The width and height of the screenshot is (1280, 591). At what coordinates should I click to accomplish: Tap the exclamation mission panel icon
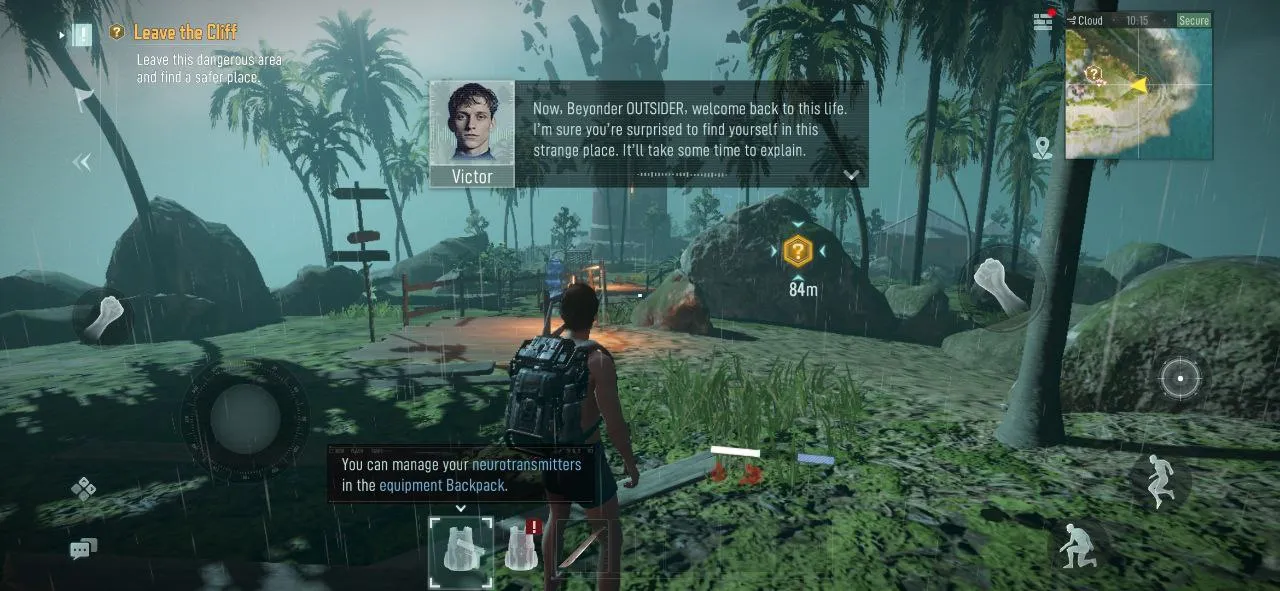click(x=82, y=35)
